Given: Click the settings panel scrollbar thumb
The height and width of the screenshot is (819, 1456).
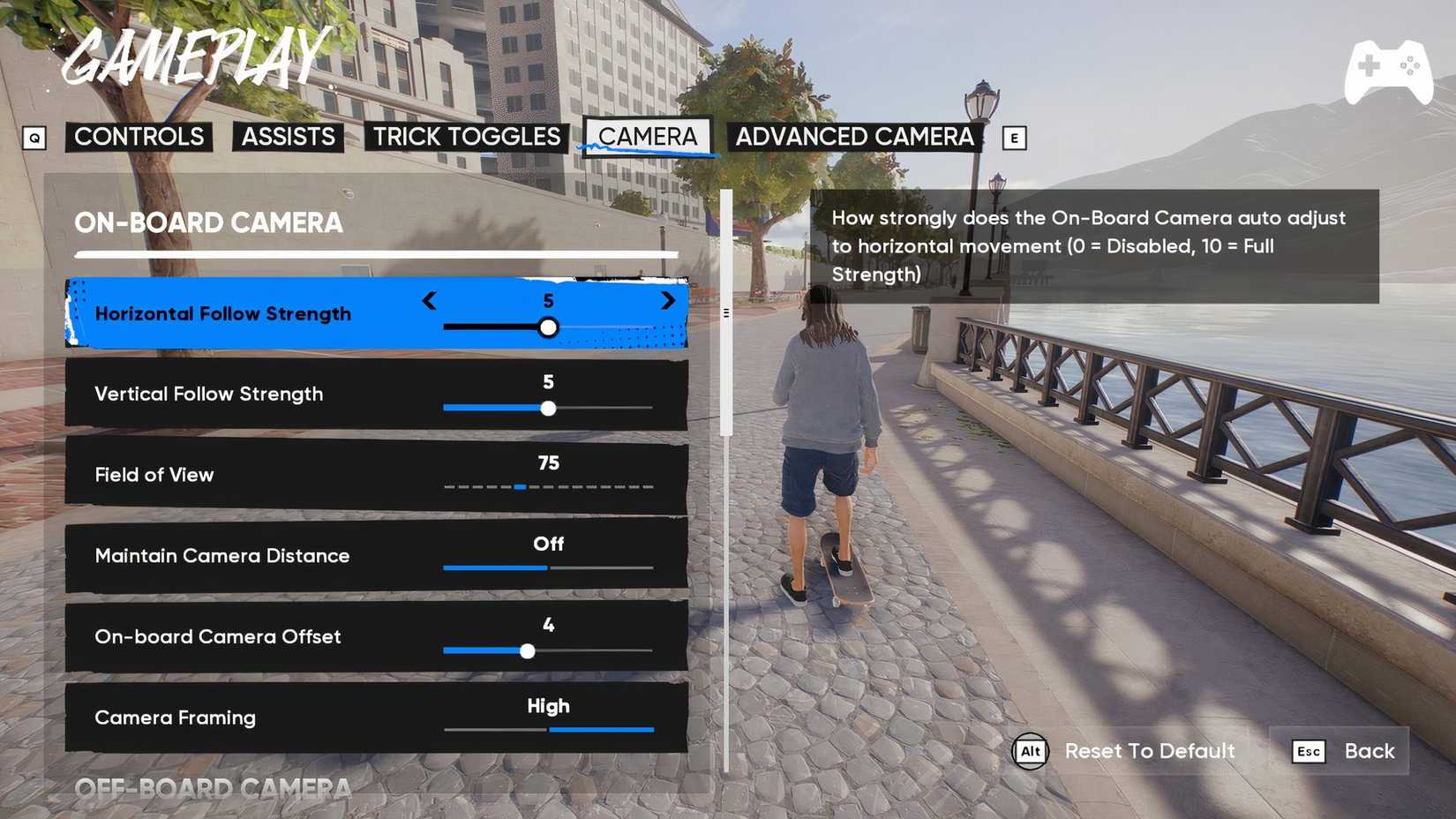Looking at the screenshot, I should pyautogui.click(x=725, y=313).
